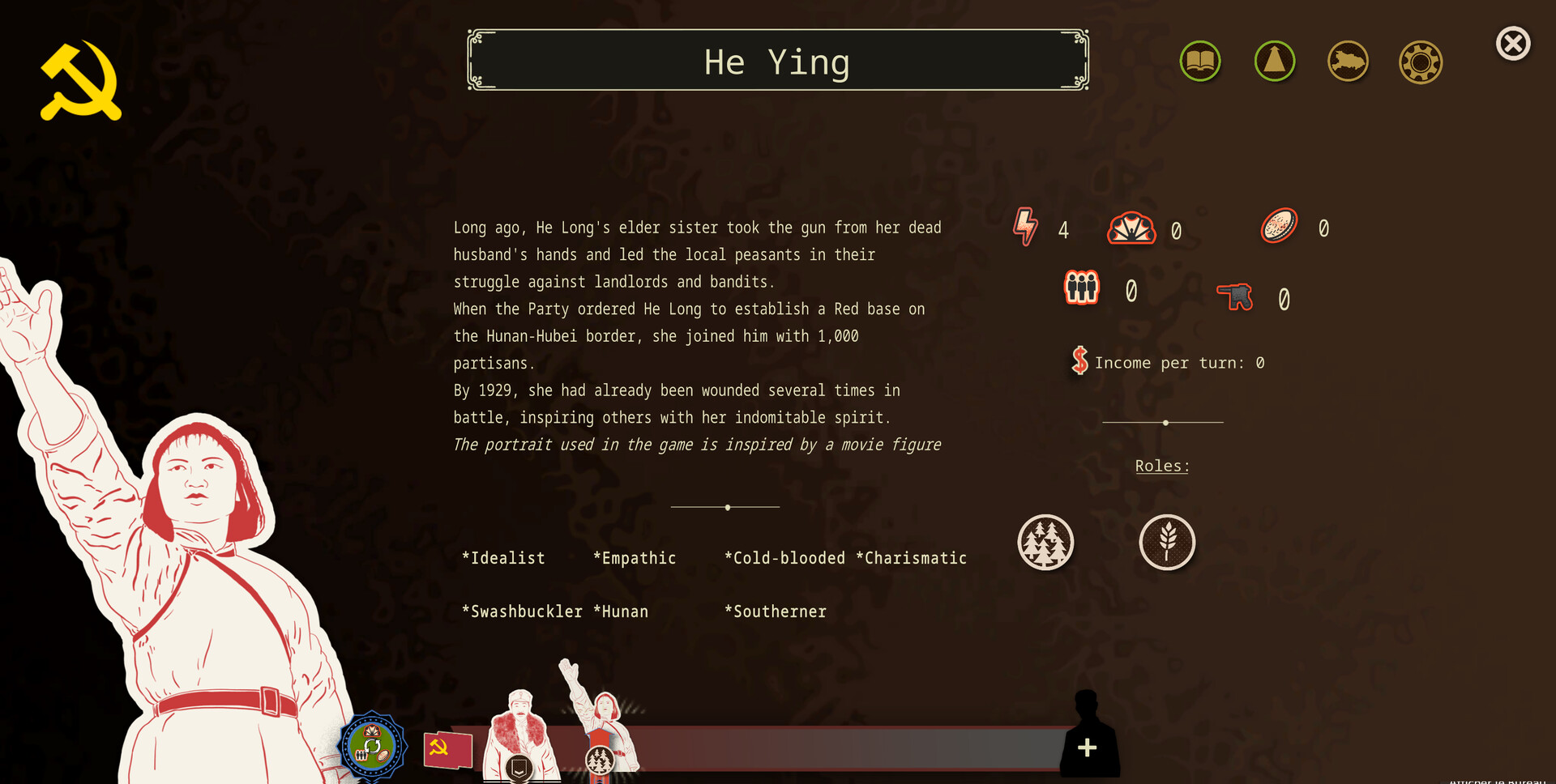The height and width of the screenshot is (784, 1556).
Task: Click the red hammer-and-sickle flag marker
Action: (x=448, y=749)
